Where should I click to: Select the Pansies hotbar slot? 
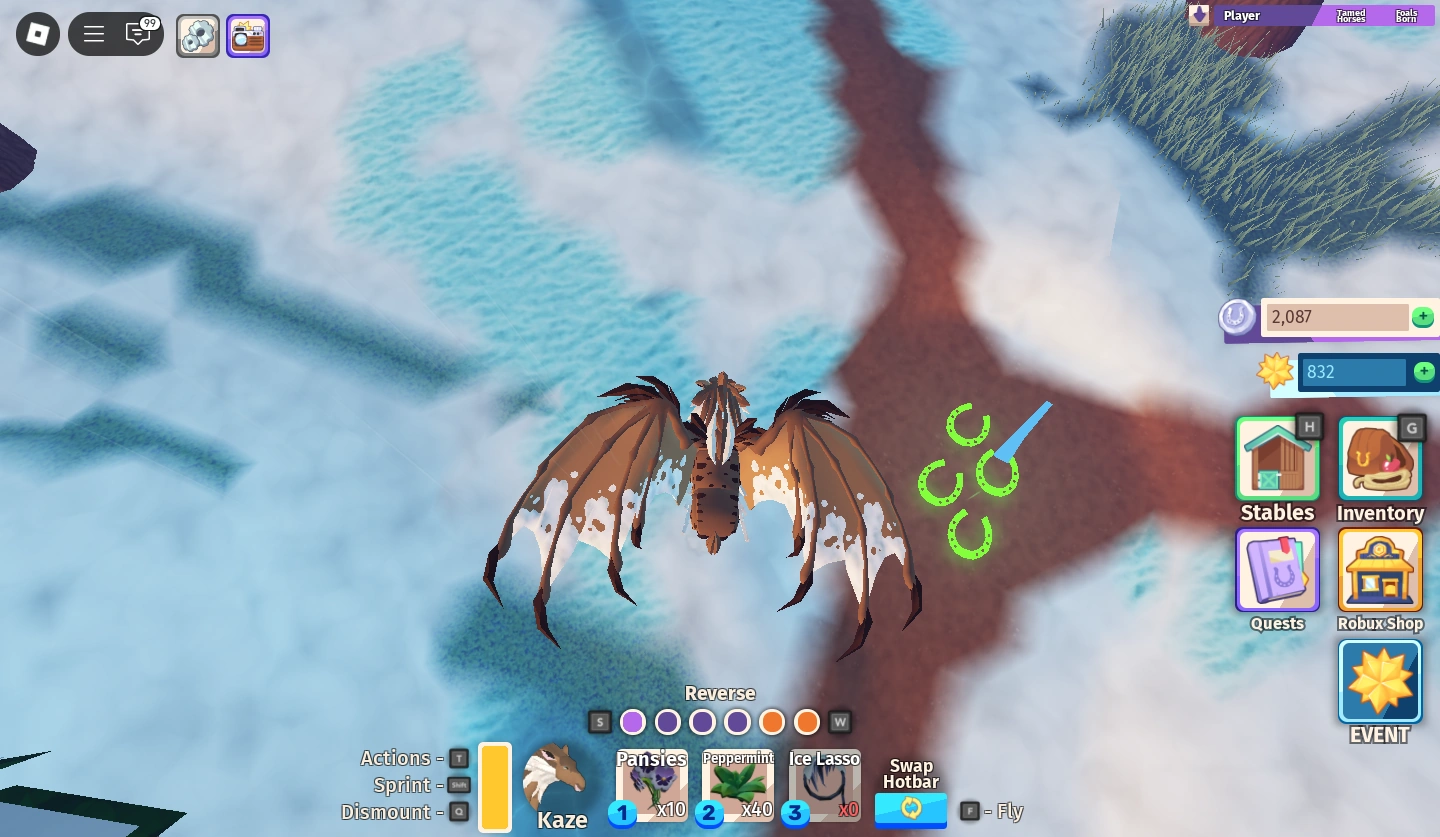pyautogui.click(x=652, y=785)
